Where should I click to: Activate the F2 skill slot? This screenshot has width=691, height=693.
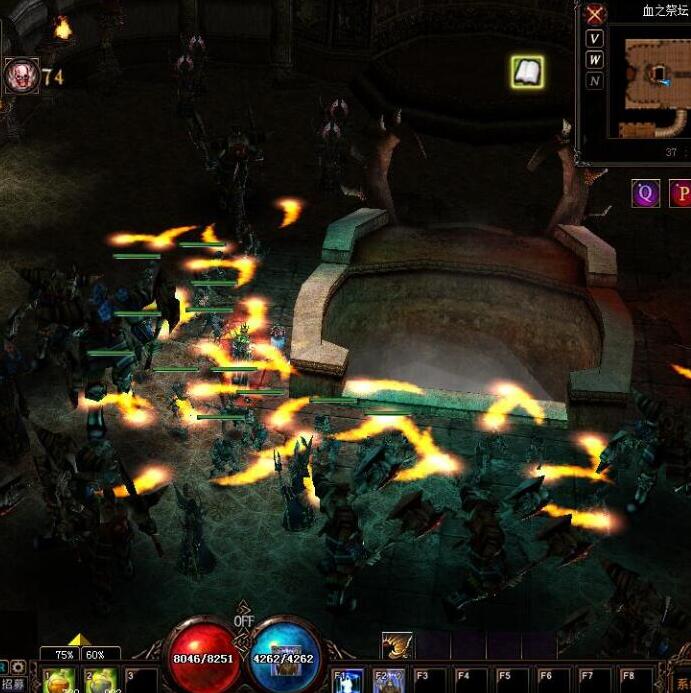click(x=388, y=681)
